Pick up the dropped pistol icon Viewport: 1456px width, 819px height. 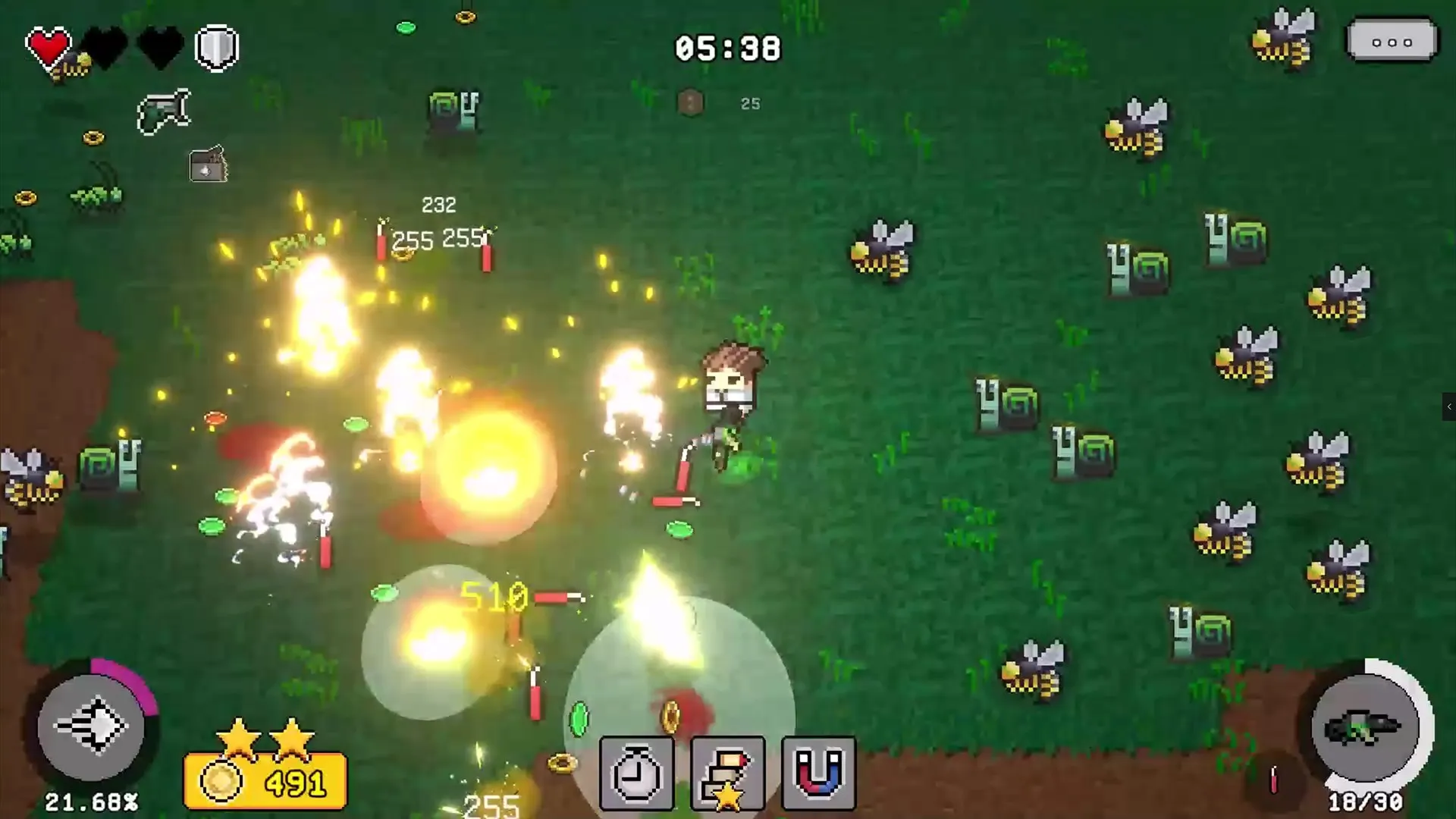(x=165, y=110)
